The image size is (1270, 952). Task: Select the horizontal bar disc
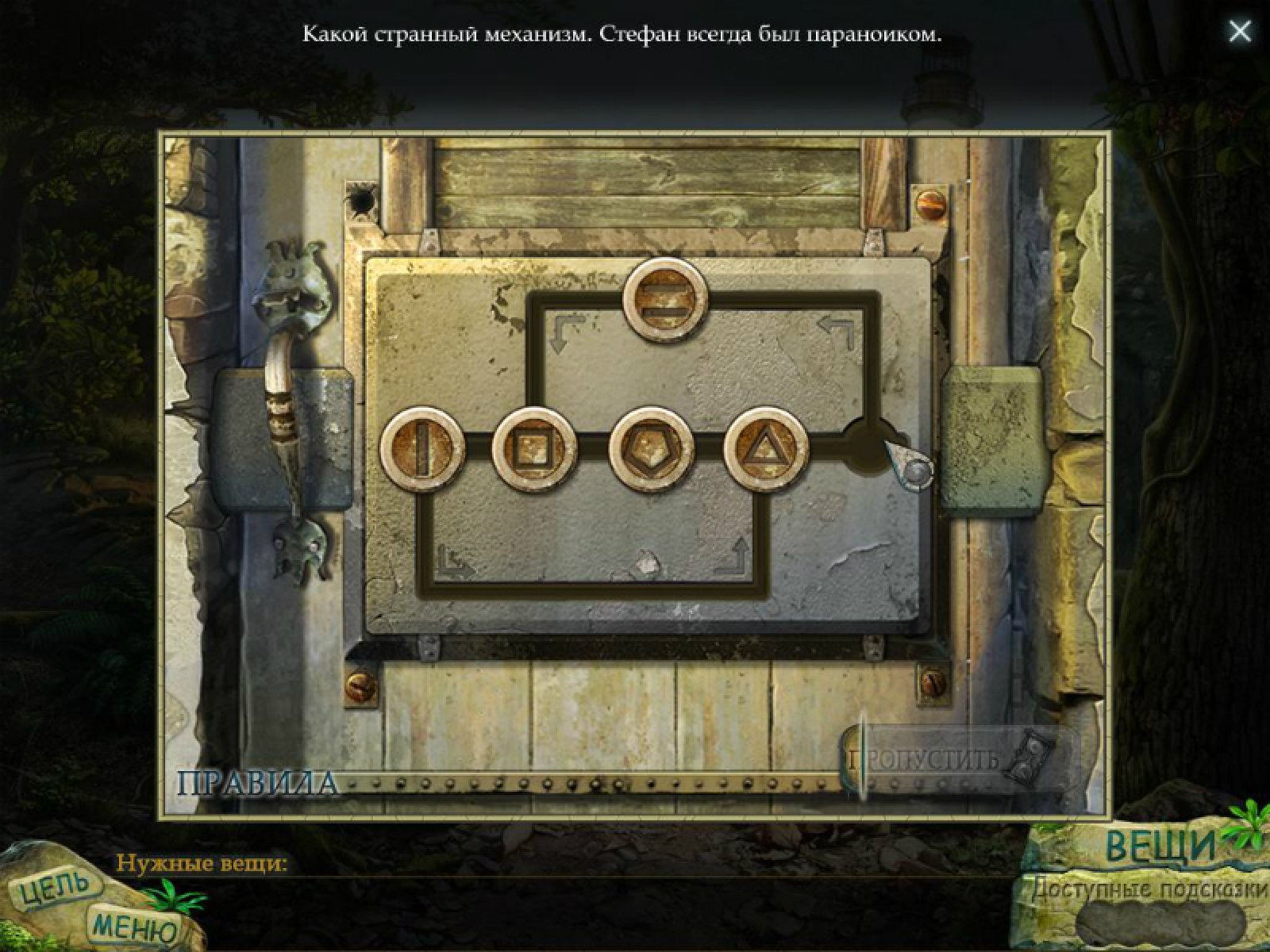point(664,300)
